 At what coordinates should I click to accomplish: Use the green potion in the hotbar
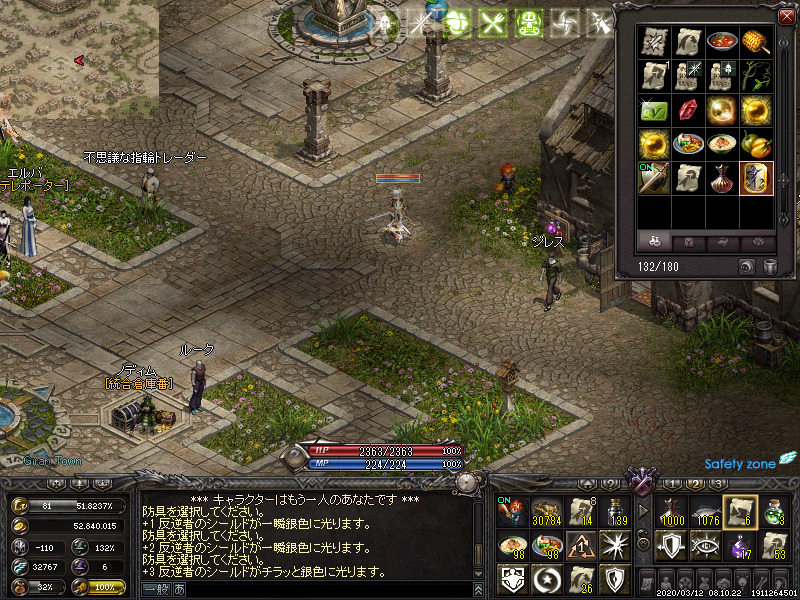773,512
